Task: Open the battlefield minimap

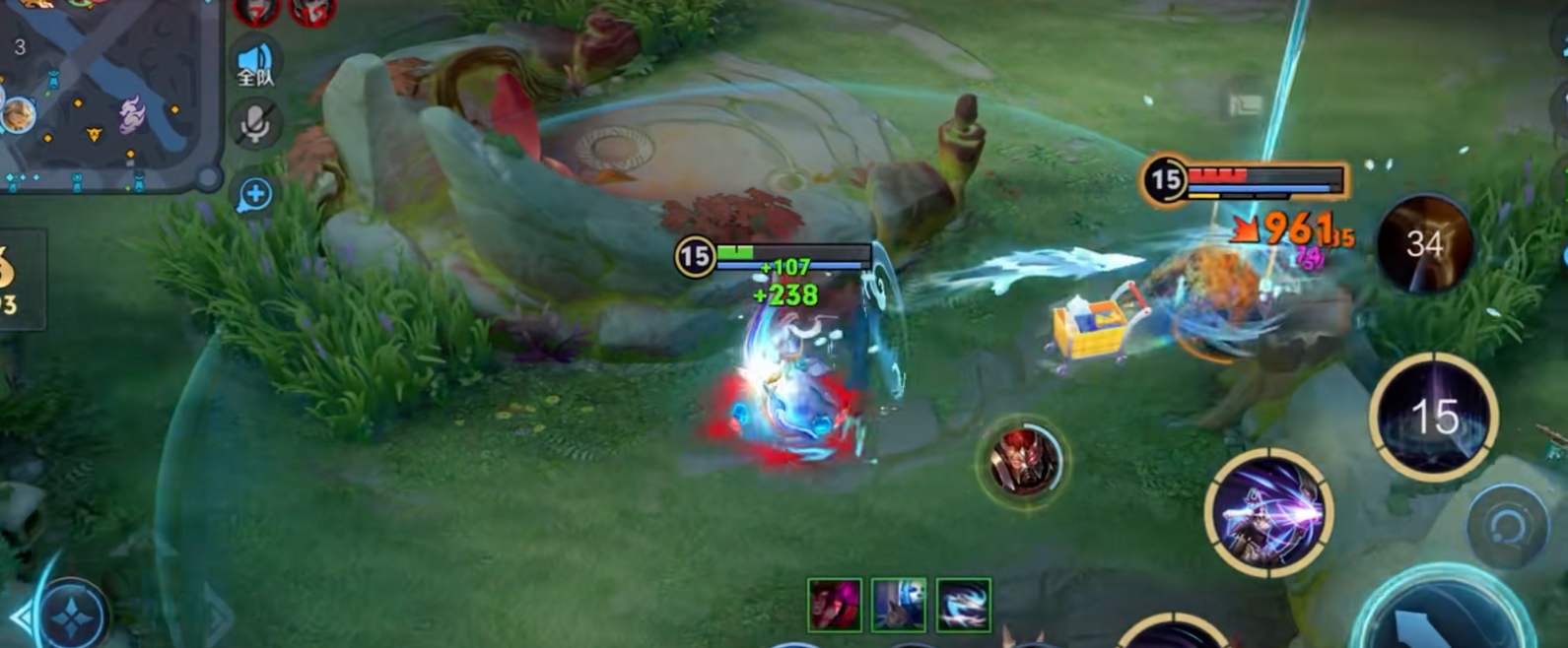Action: click(x=103, y=94)
